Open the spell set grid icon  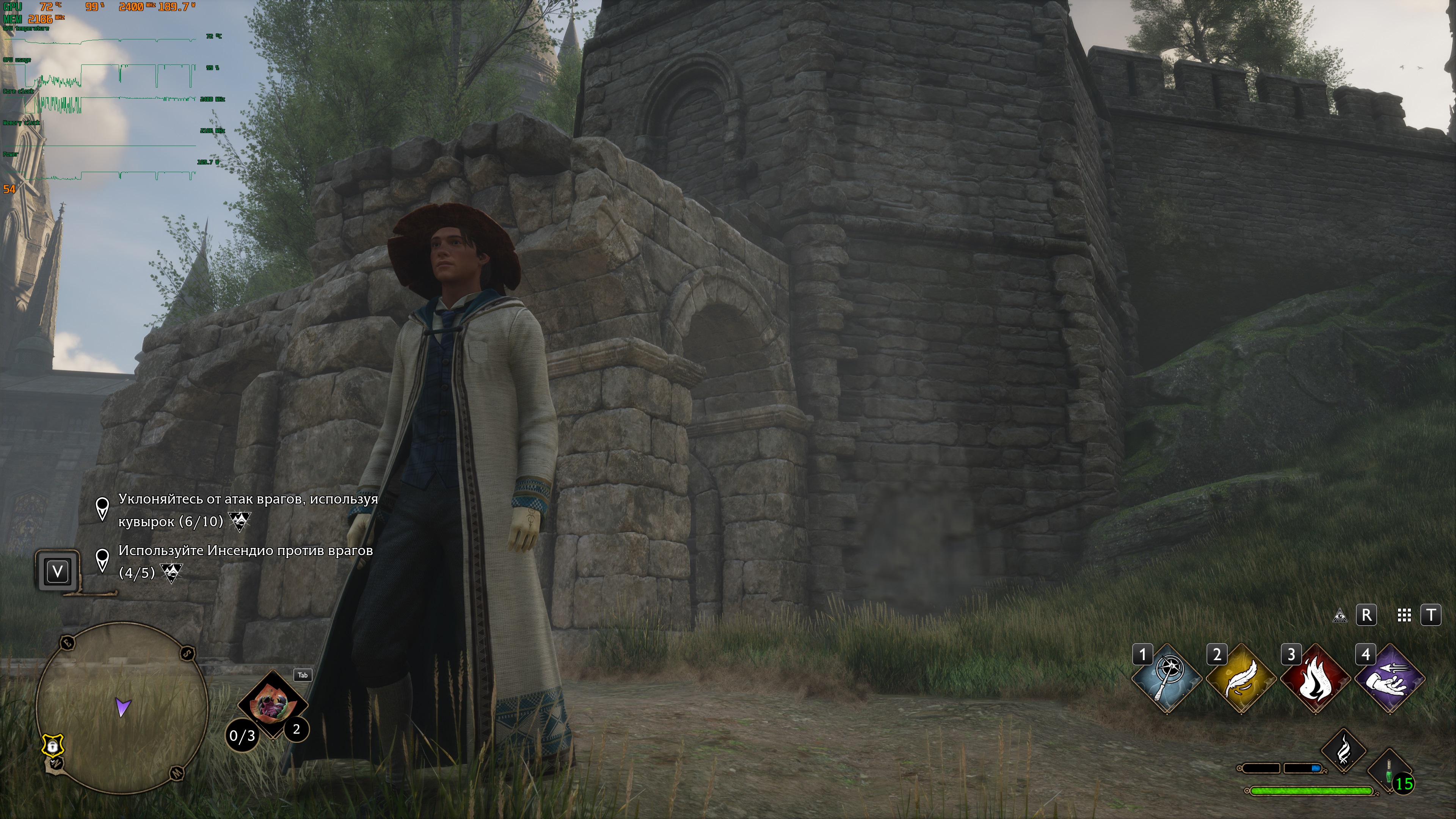(x=1404, y=615)
